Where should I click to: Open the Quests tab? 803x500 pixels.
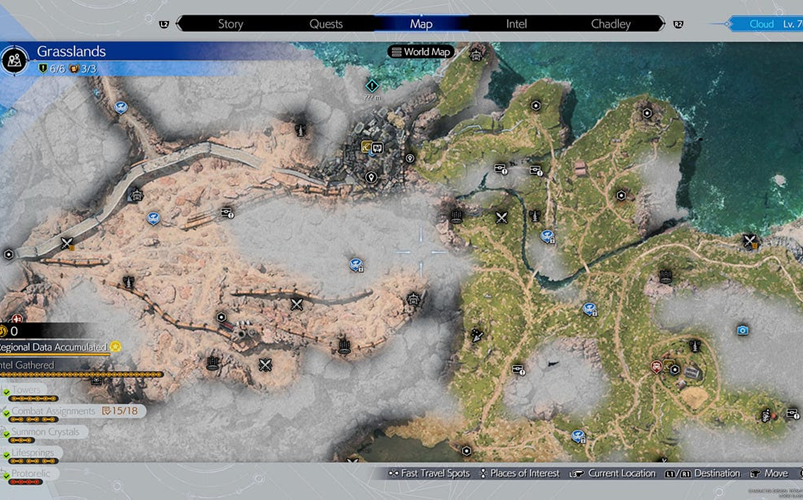(326, 24)
